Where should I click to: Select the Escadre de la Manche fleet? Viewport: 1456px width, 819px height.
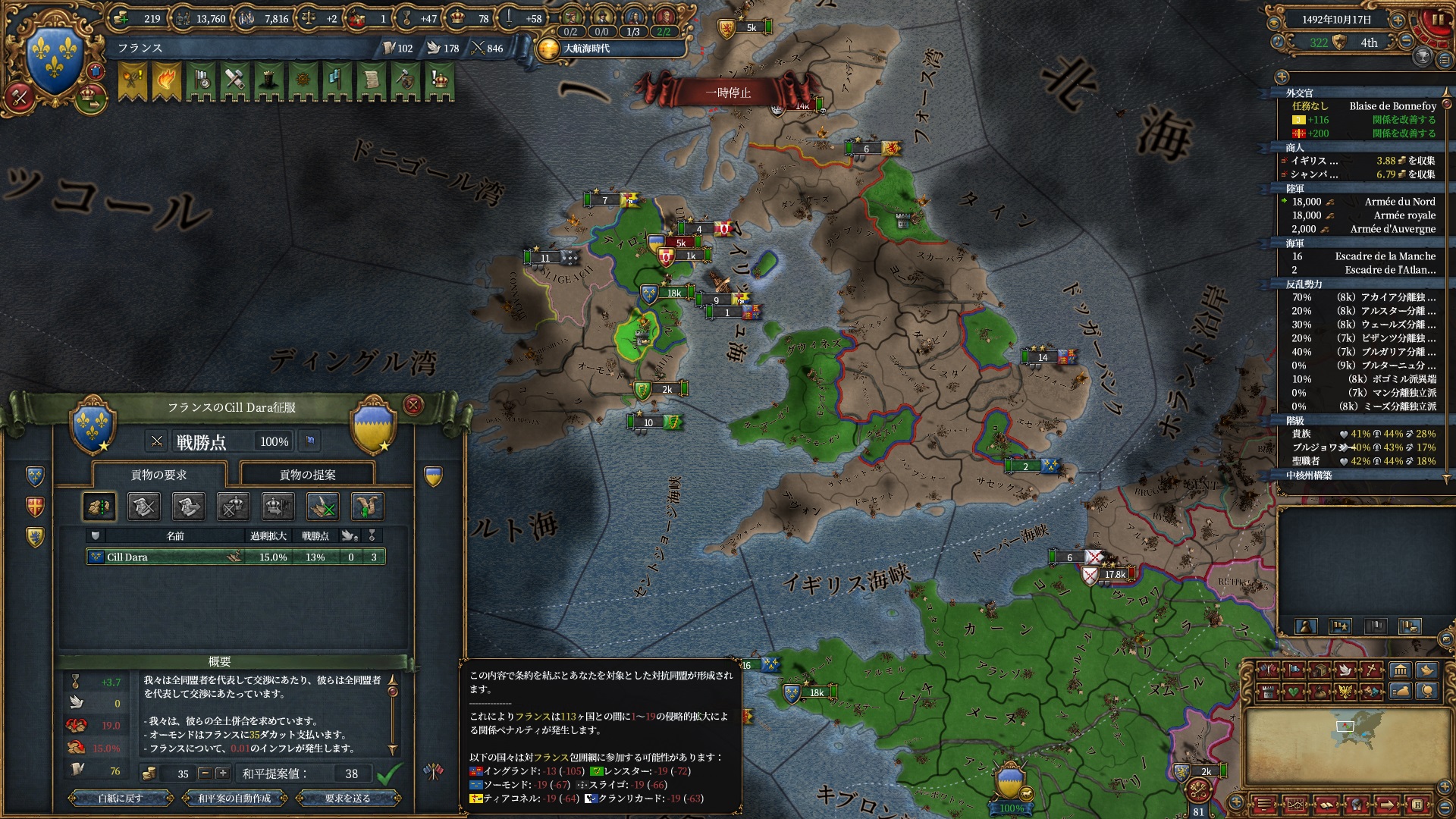tap(1385, 256)
